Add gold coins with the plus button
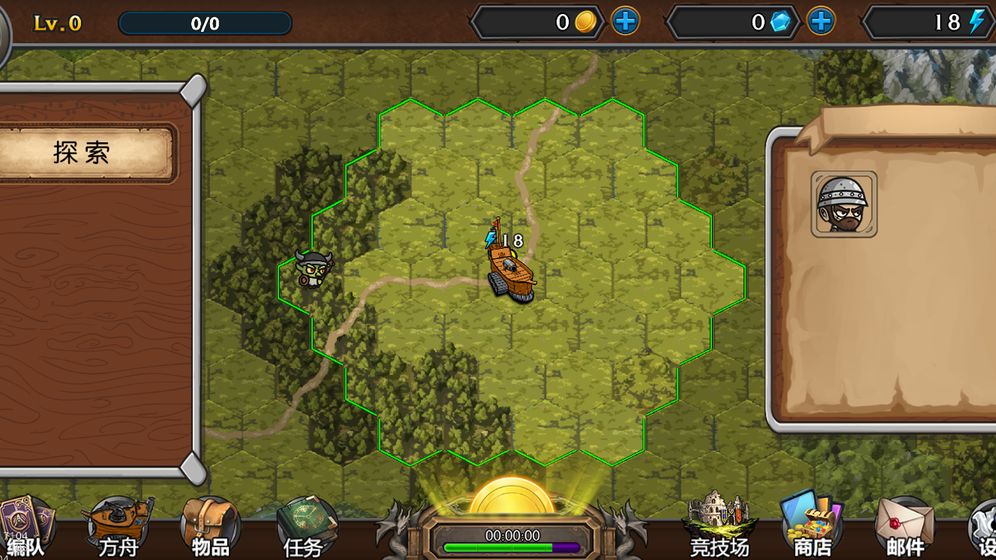Viewport: 996px width, 560px height. click(x=626, y=22)
